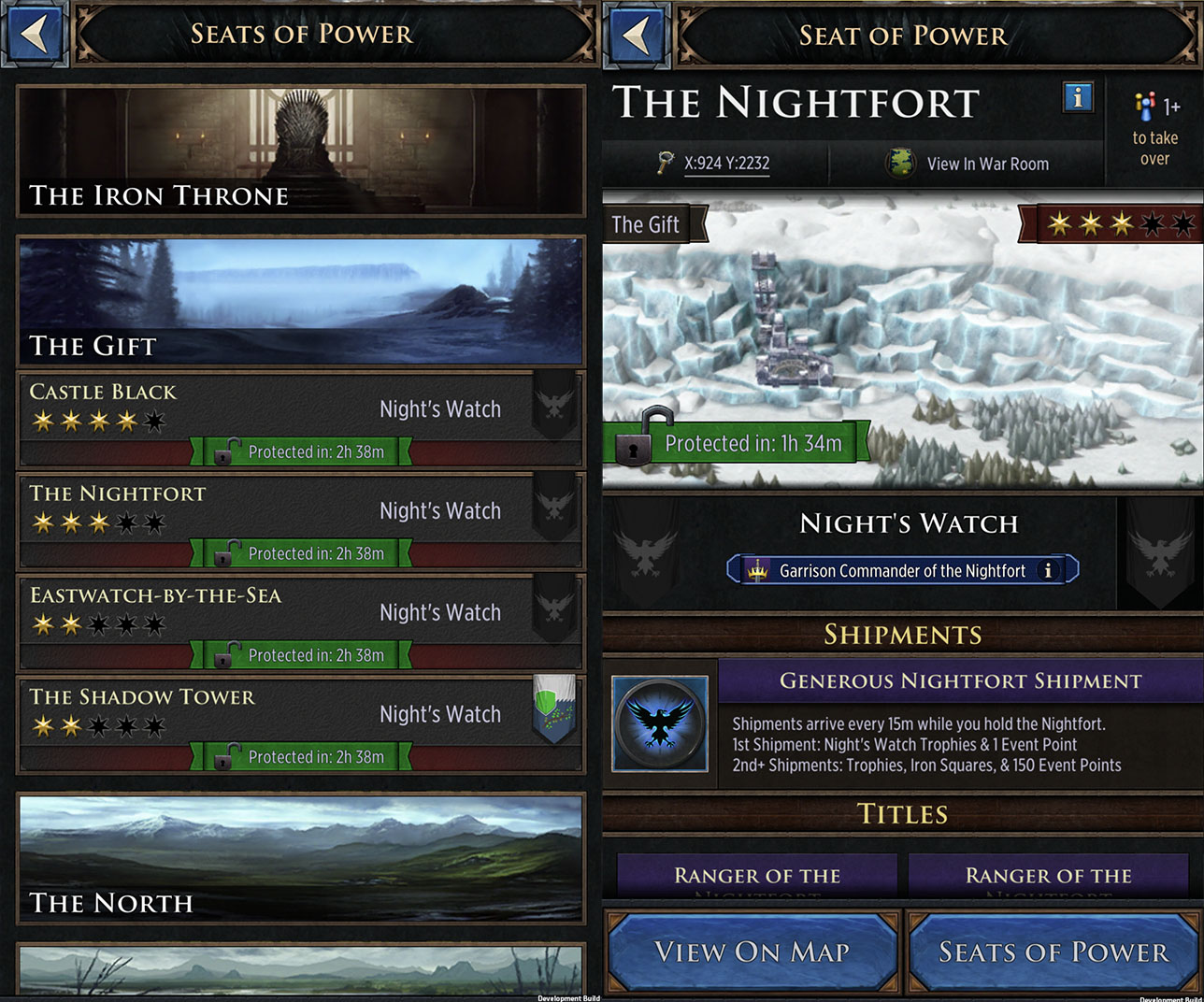Select The North region banner
Viewport: 1204px width, 1002px height.
[x=301, y=858]
